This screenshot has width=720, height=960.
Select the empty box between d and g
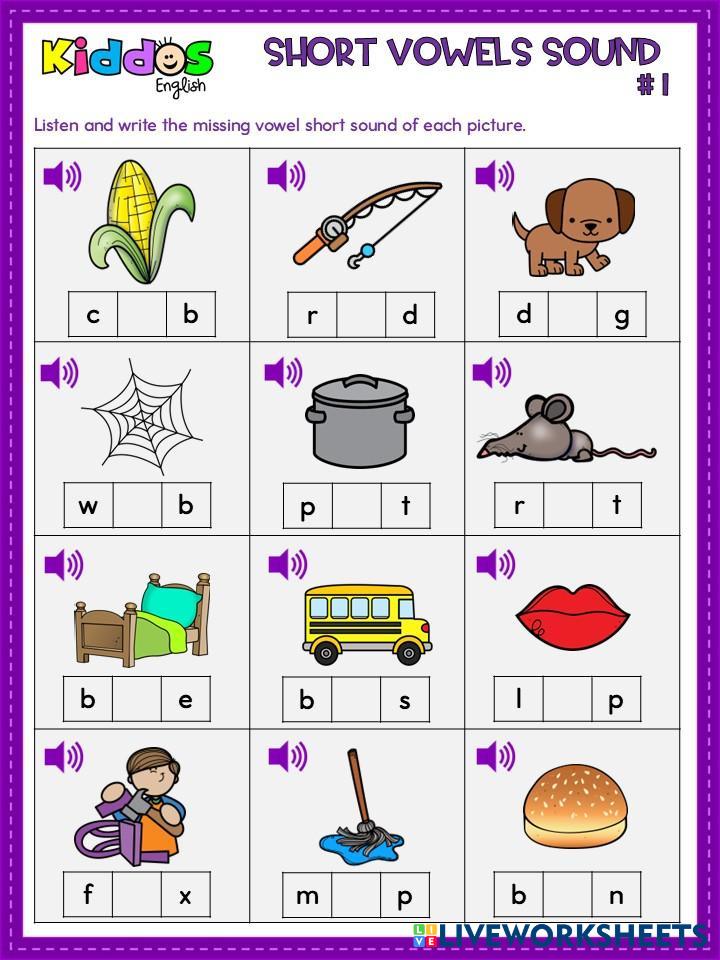[573, 314]
